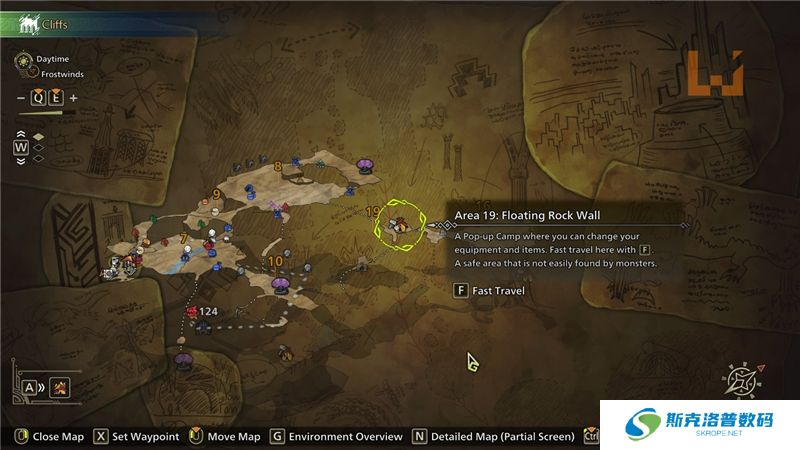800x450 pixels.
Task: Zoom out the map with the minus sign
Action: (x=22, y=98)
